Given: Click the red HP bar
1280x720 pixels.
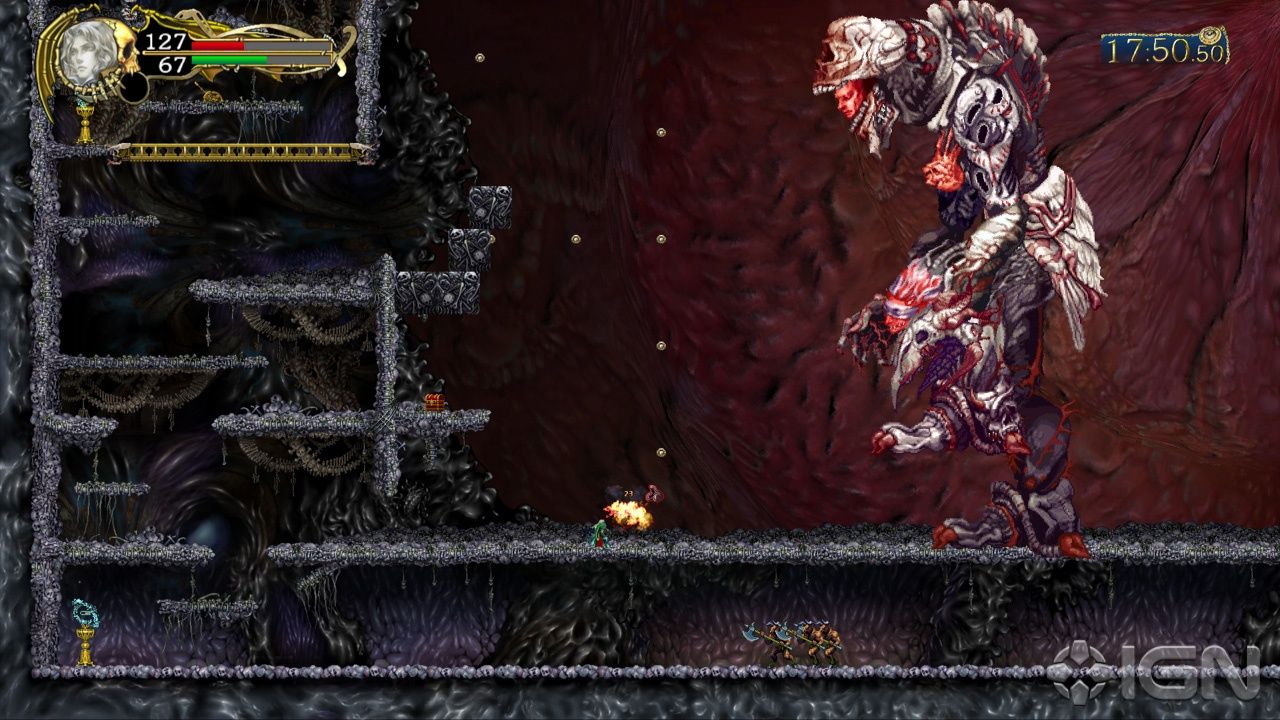Looking at the screenshot, I should click(x=218, y=46).
